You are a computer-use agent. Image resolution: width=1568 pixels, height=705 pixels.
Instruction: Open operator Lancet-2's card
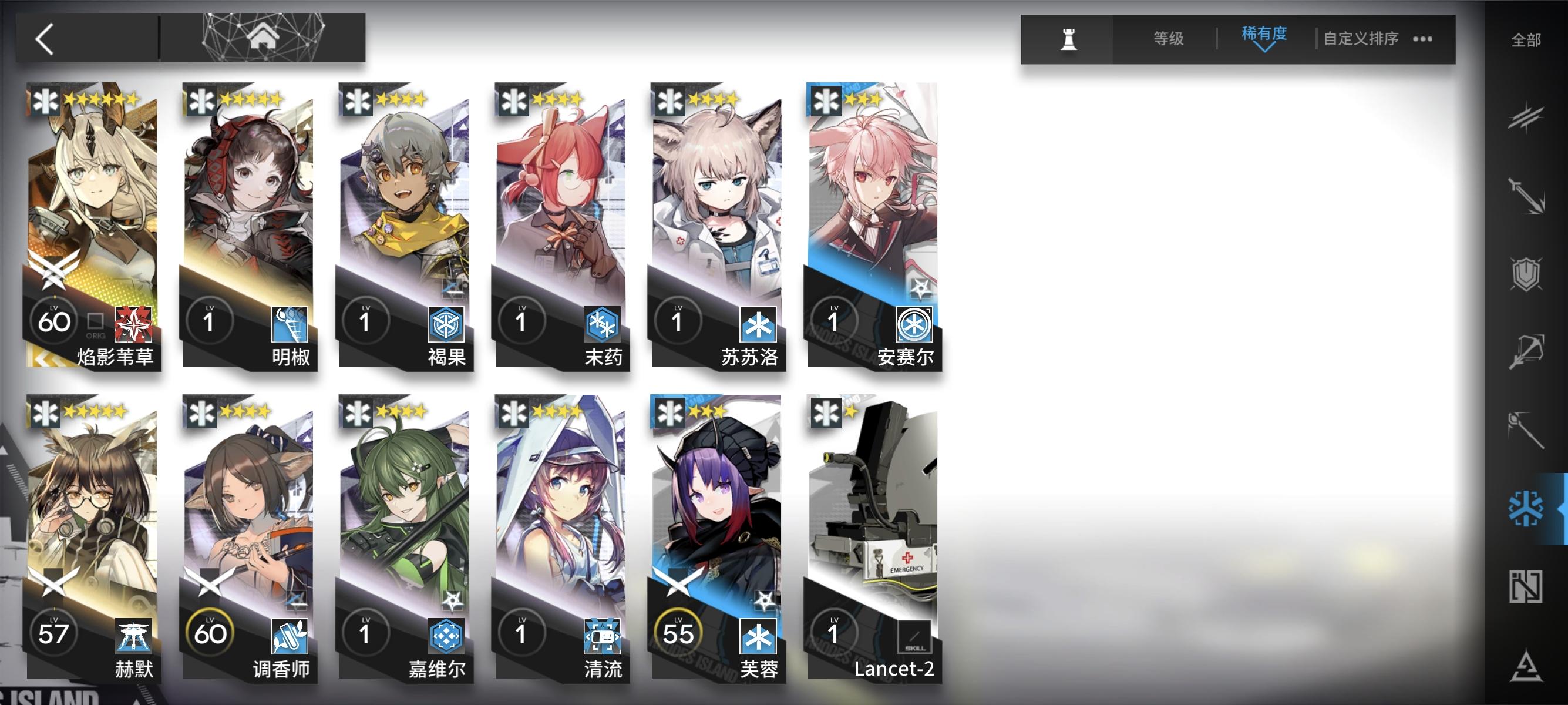[872, 542]
